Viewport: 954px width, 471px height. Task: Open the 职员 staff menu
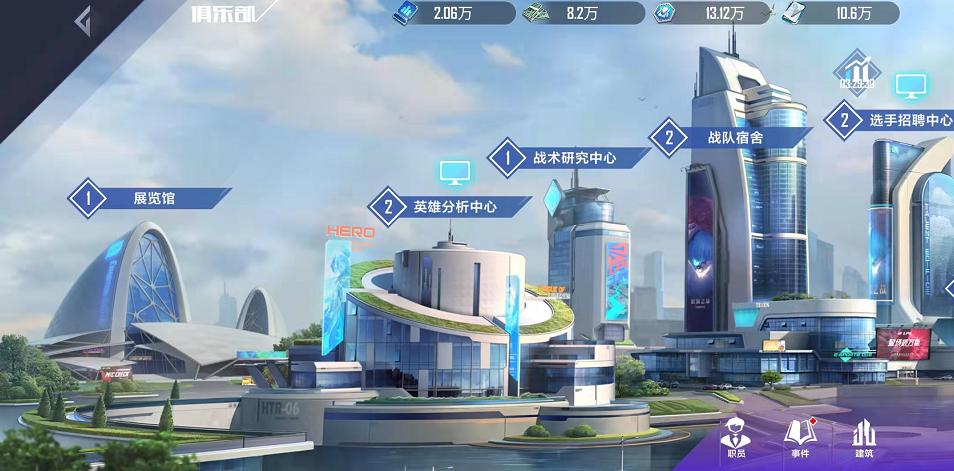click(x=734, y=439)
